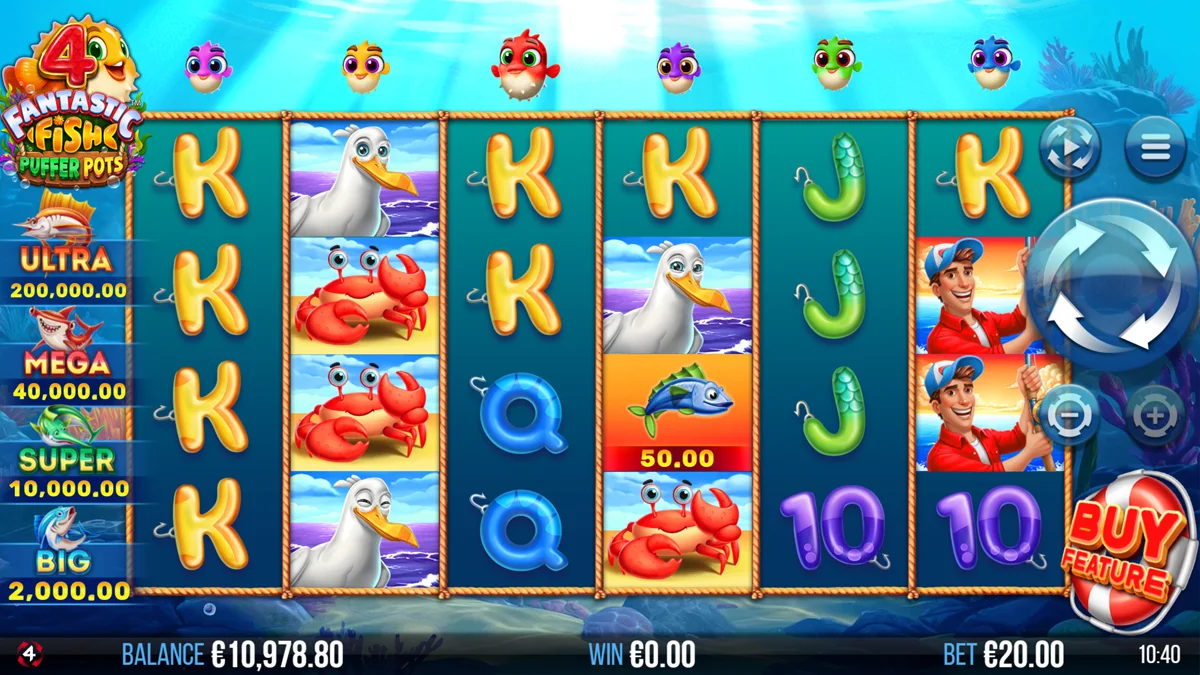Increase the bet with the plus button
The width and height of the screenshot is (1200, 675).
pyautogui.click(x=1154, y=414)
